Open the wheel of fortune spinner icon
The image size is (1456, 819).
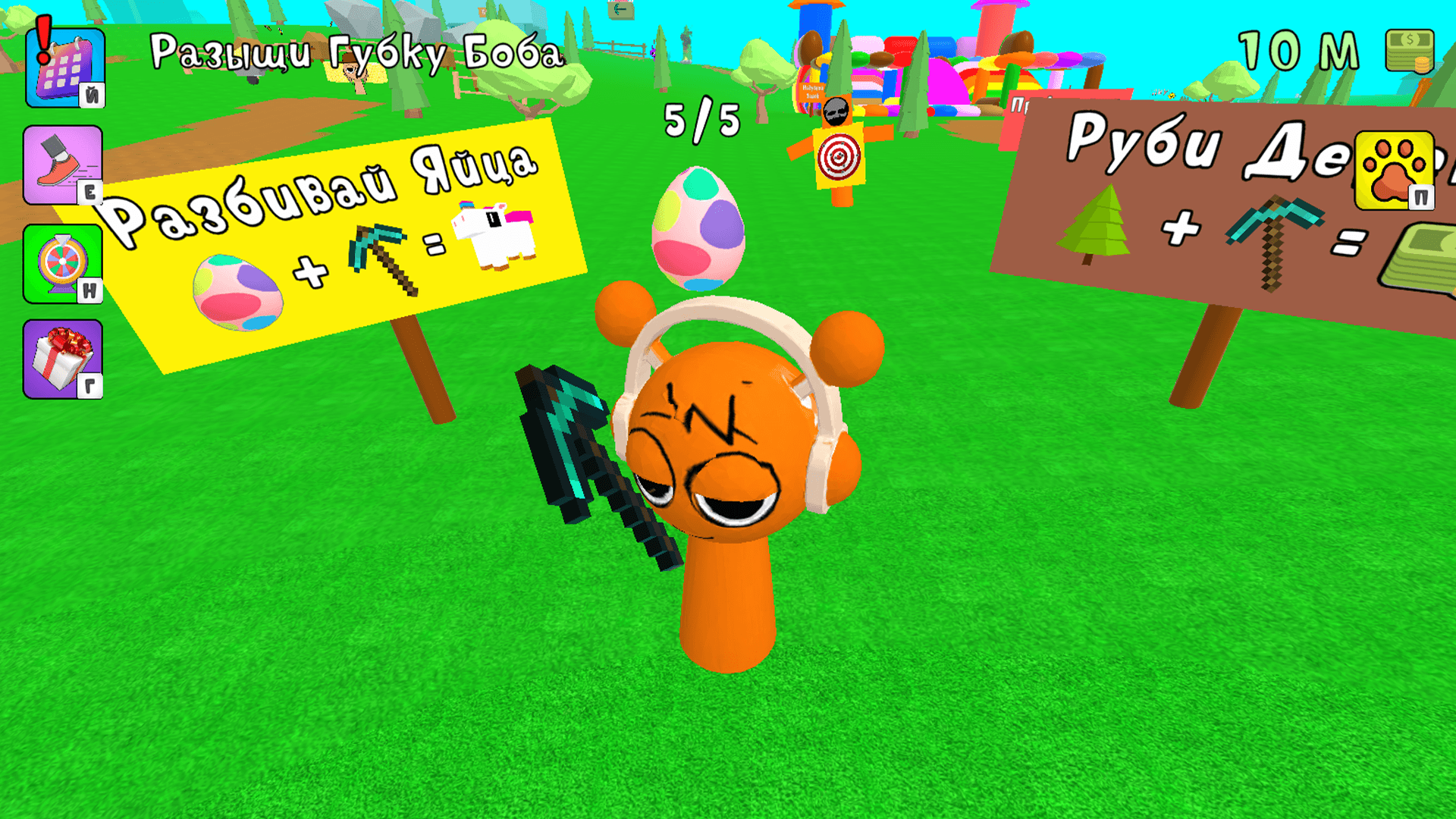[x=64, y=262]
